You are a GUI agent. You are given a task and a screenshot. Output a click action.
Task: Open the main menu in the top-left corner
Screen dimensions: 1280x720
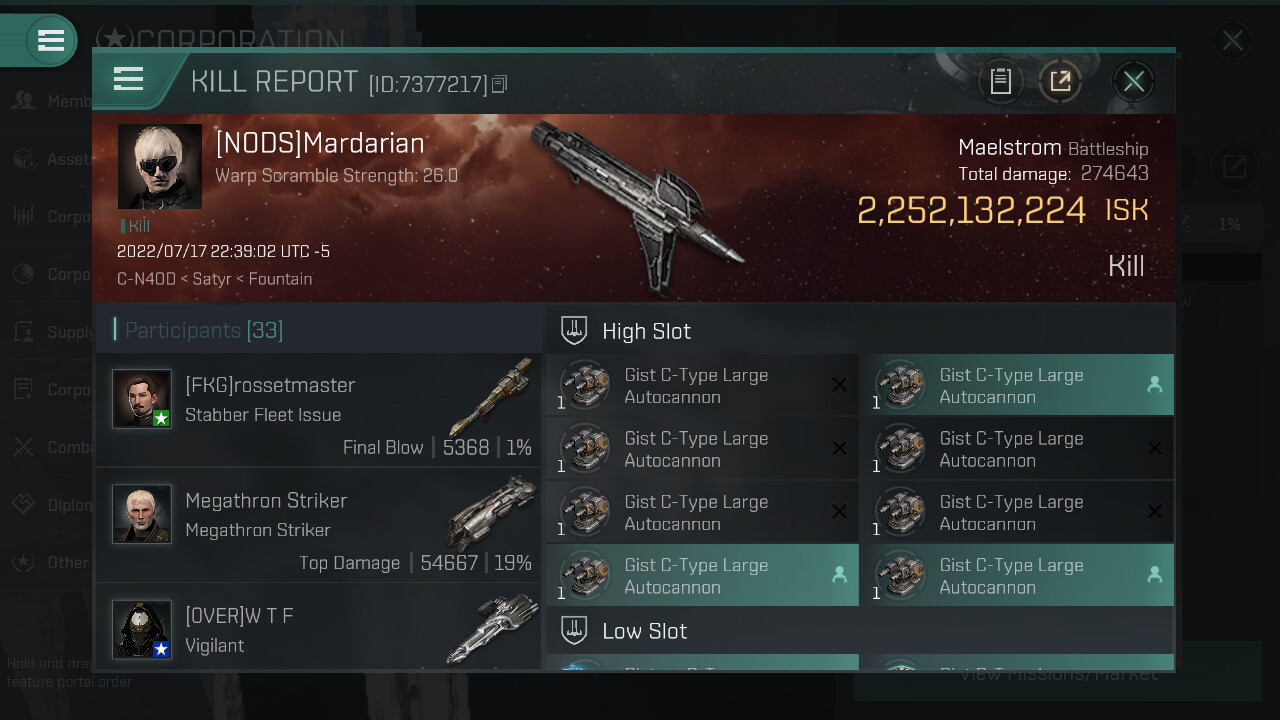pyautogui.click(x=50, y=41)
